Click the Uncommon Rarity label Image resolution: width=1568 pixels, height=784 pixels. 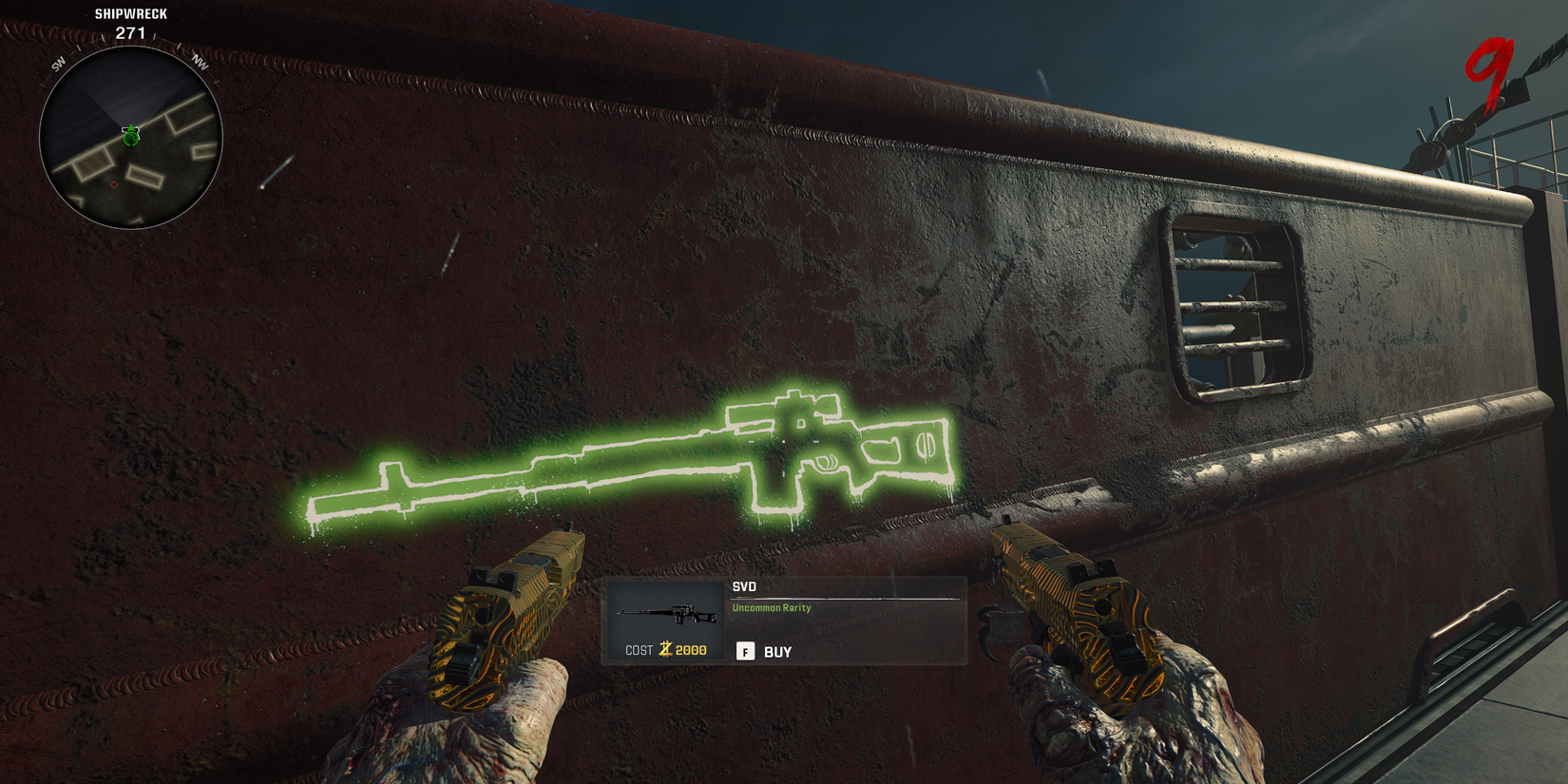pos(770,607)
